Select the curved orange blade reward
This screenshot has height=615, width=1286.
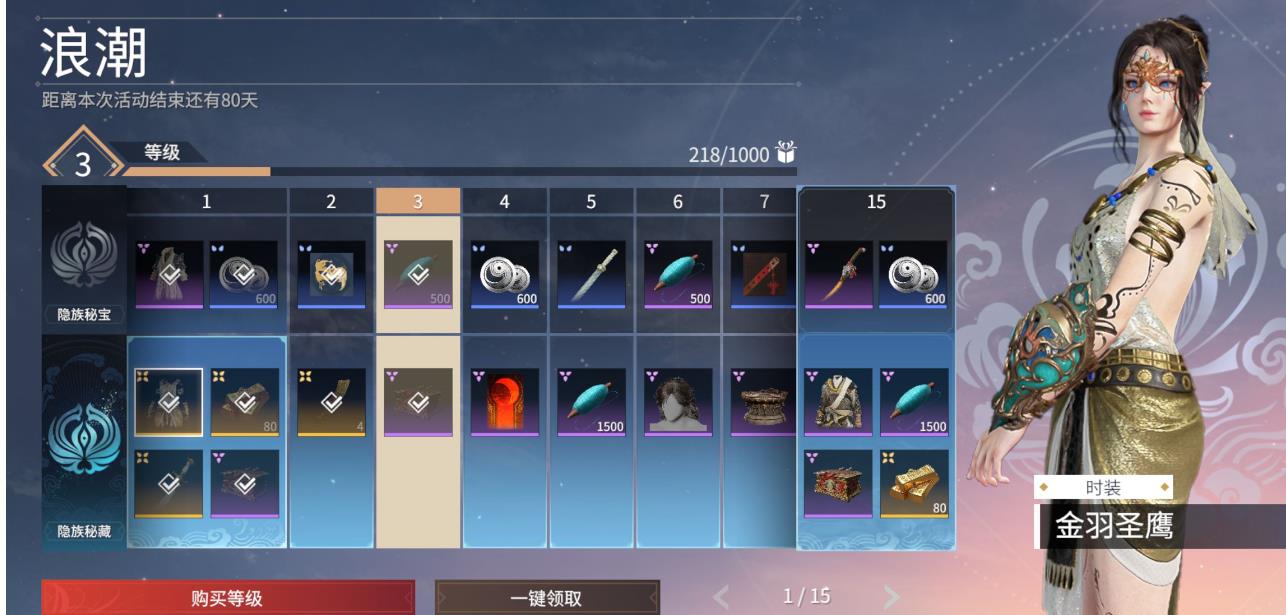839,274
